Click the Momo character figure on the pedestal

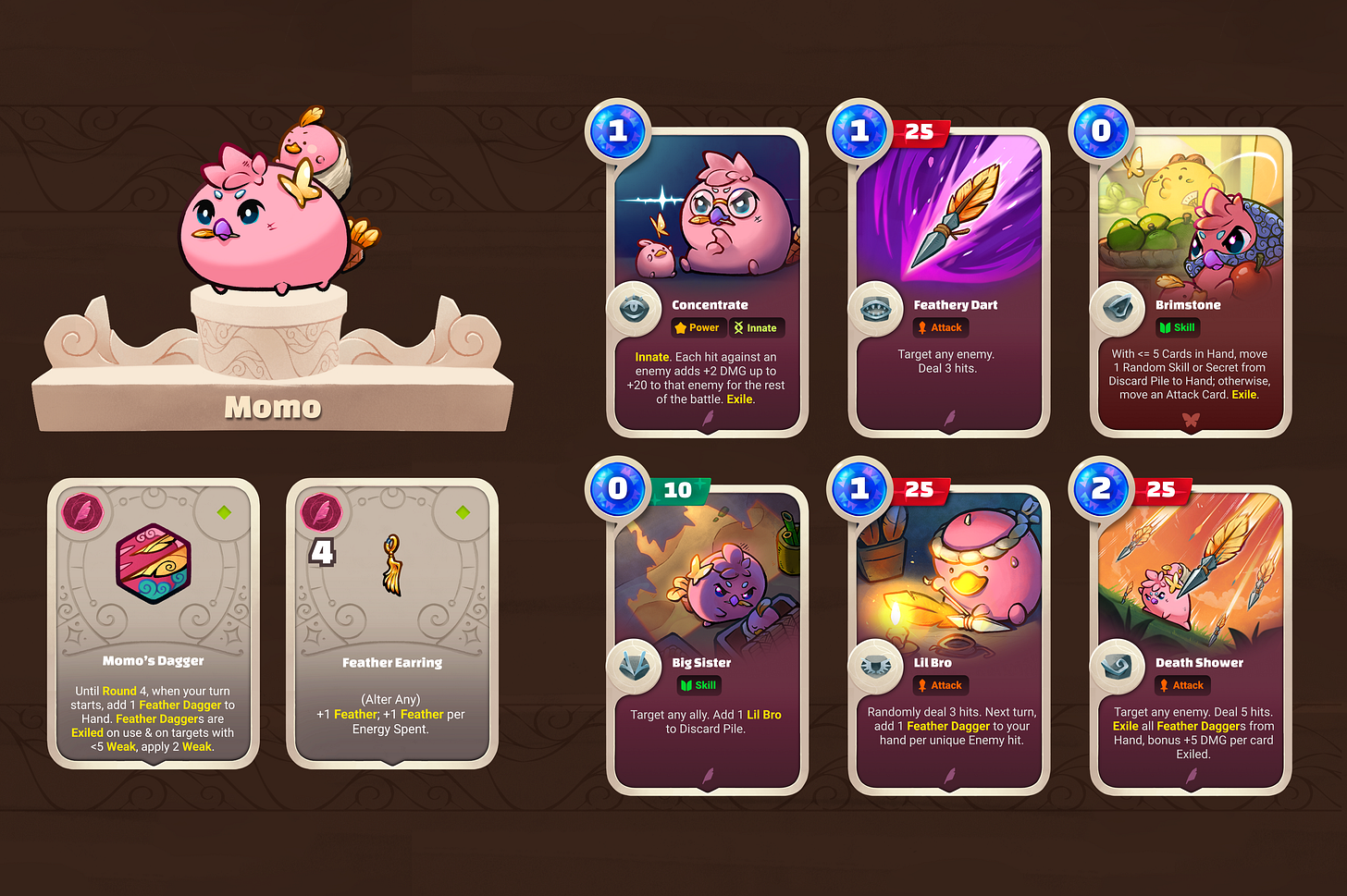click(268, 222)
